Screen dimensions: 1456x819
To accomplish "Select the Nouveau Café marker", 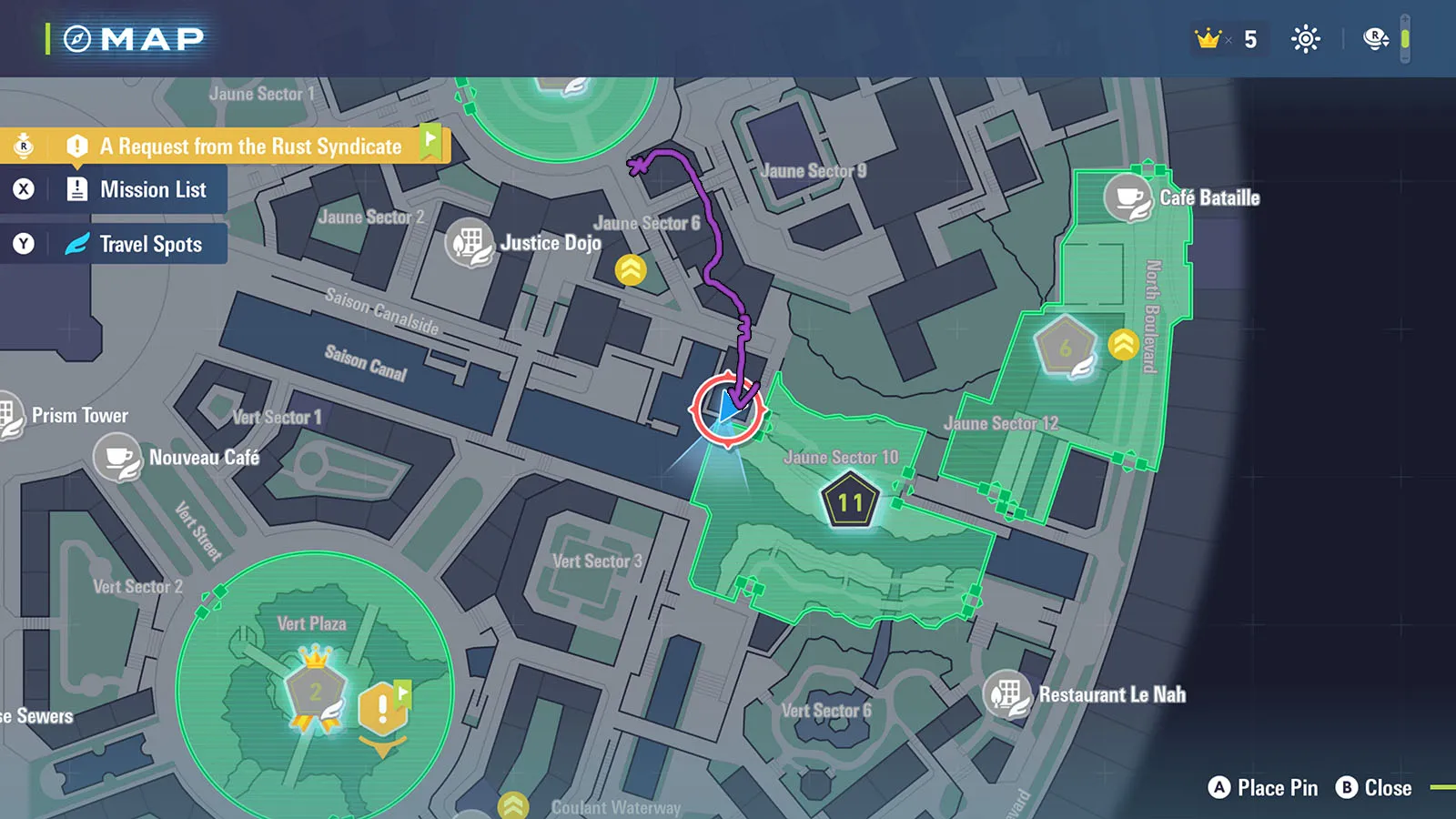I will tap(118, 458).
